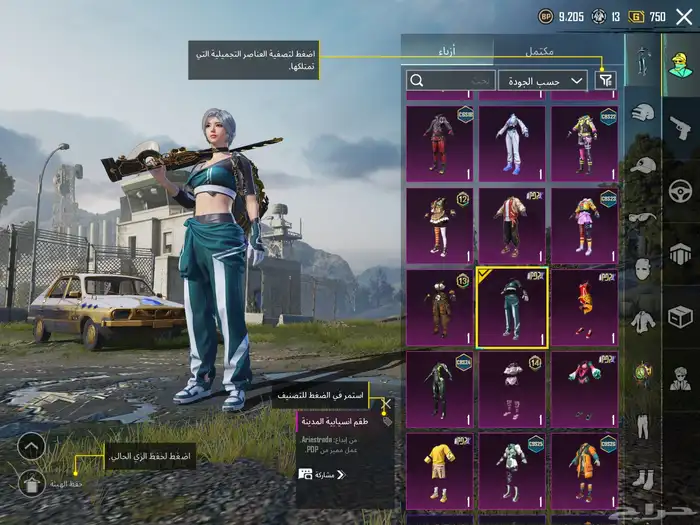Open the حسب الجودة sort dropdown
700x525 pixels.
click(x=543, y=80)
